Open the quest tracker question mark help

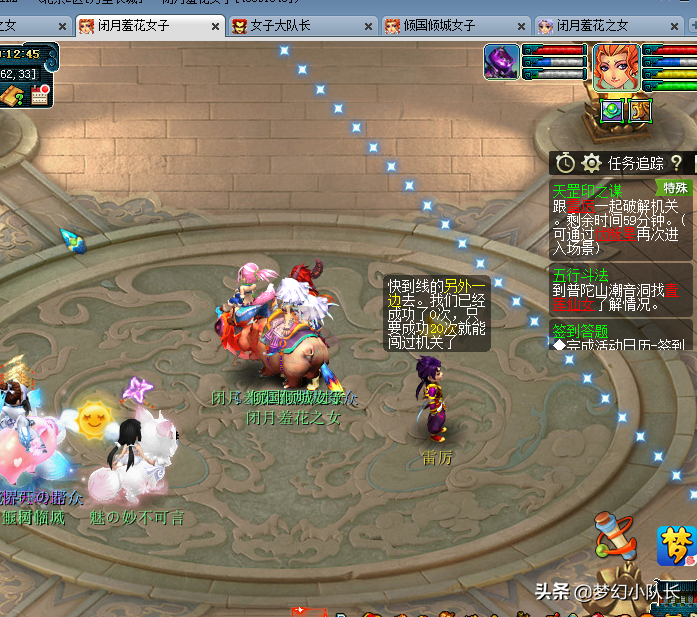pos(677,162)
